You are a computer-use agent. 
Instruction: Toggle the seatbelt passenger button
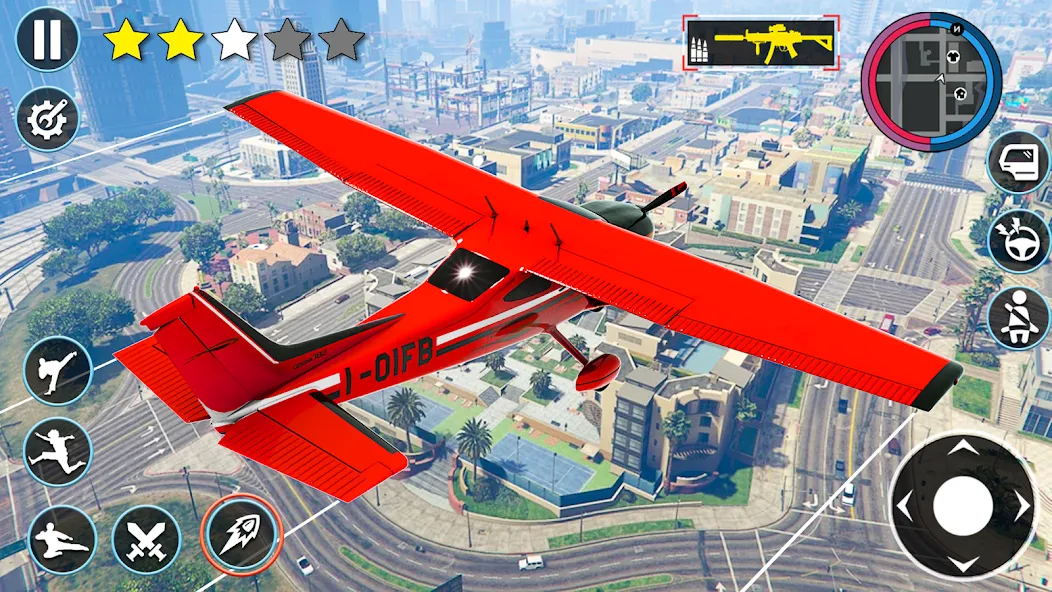1018,319
